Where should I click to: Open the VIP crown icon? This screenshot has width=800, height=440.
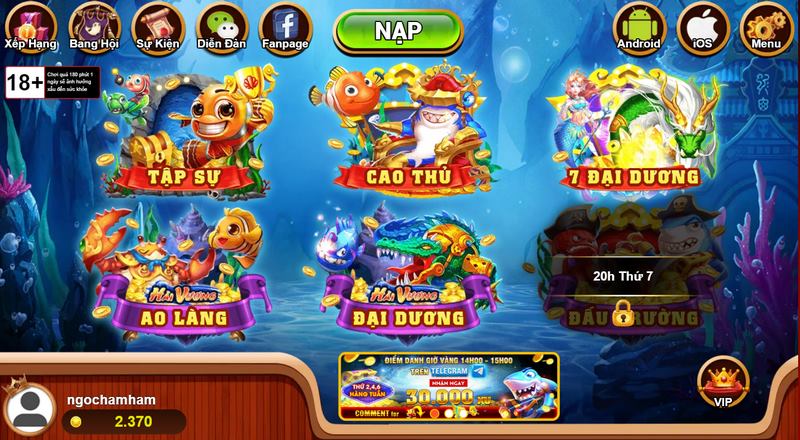point(722,382)
